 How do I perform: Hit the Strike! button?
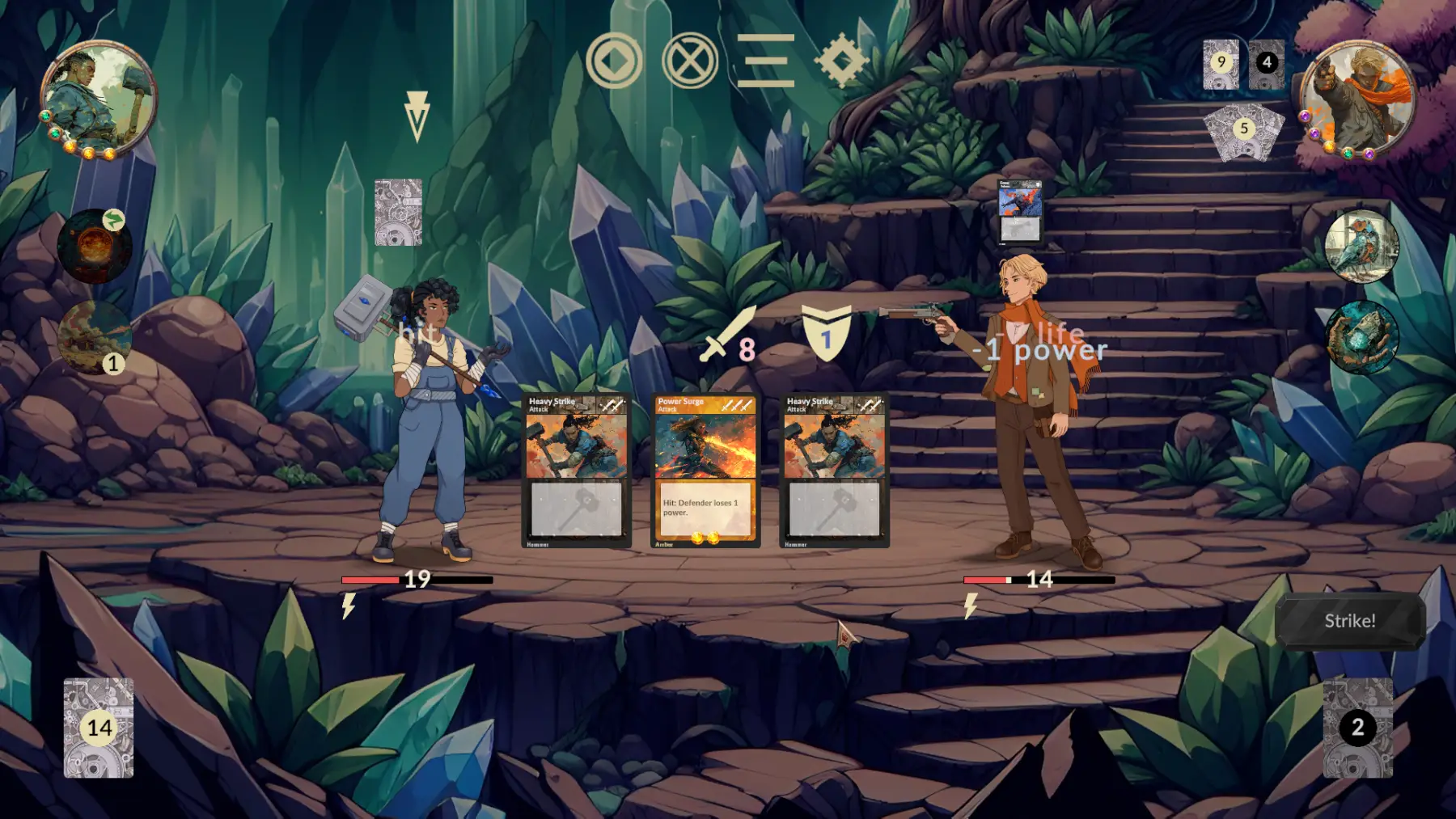(x=1349, y=621)
